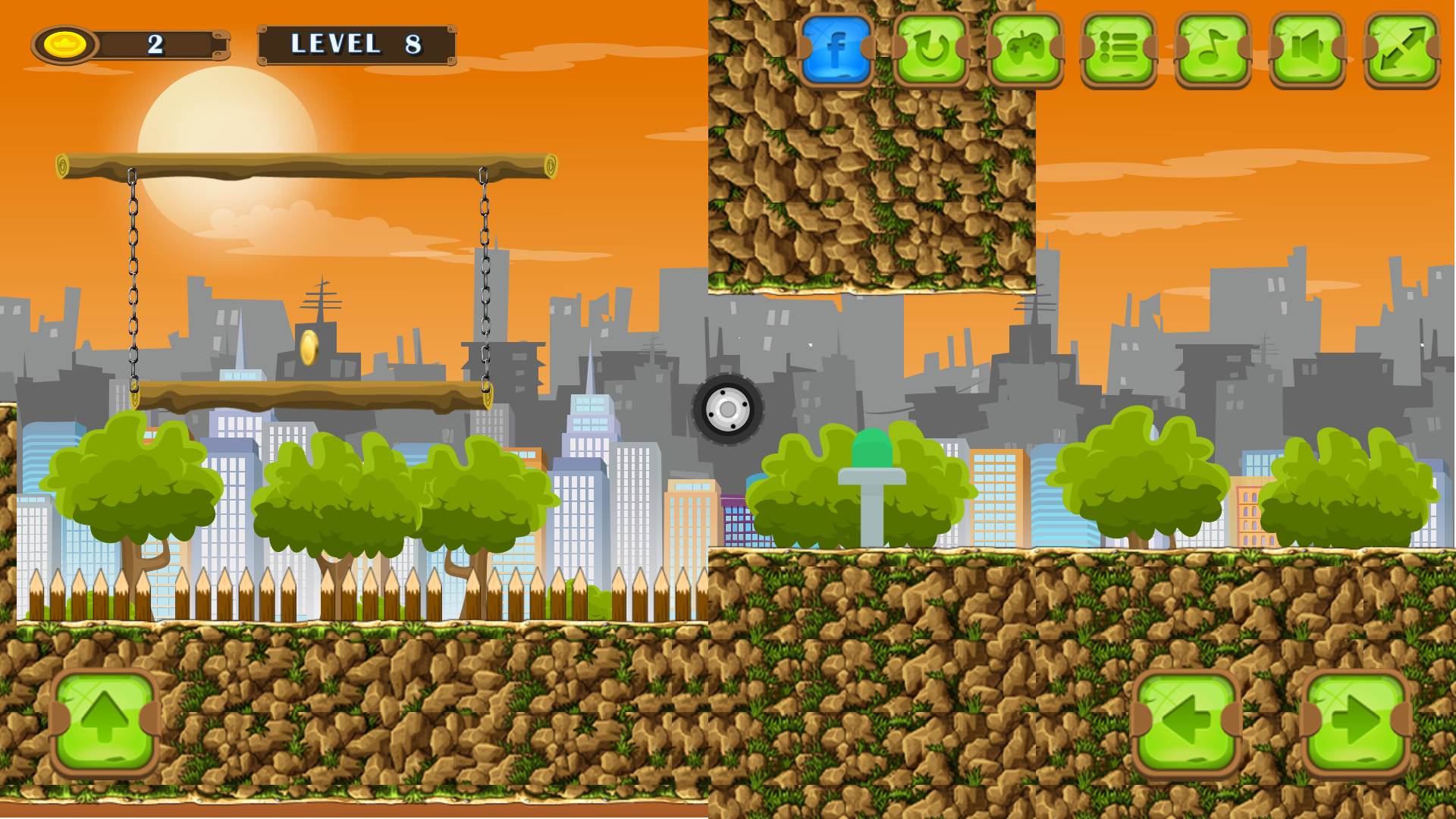Toggle the music note button
The height and width of the screenshot is (819, 1456).
tap(1213, 49)
